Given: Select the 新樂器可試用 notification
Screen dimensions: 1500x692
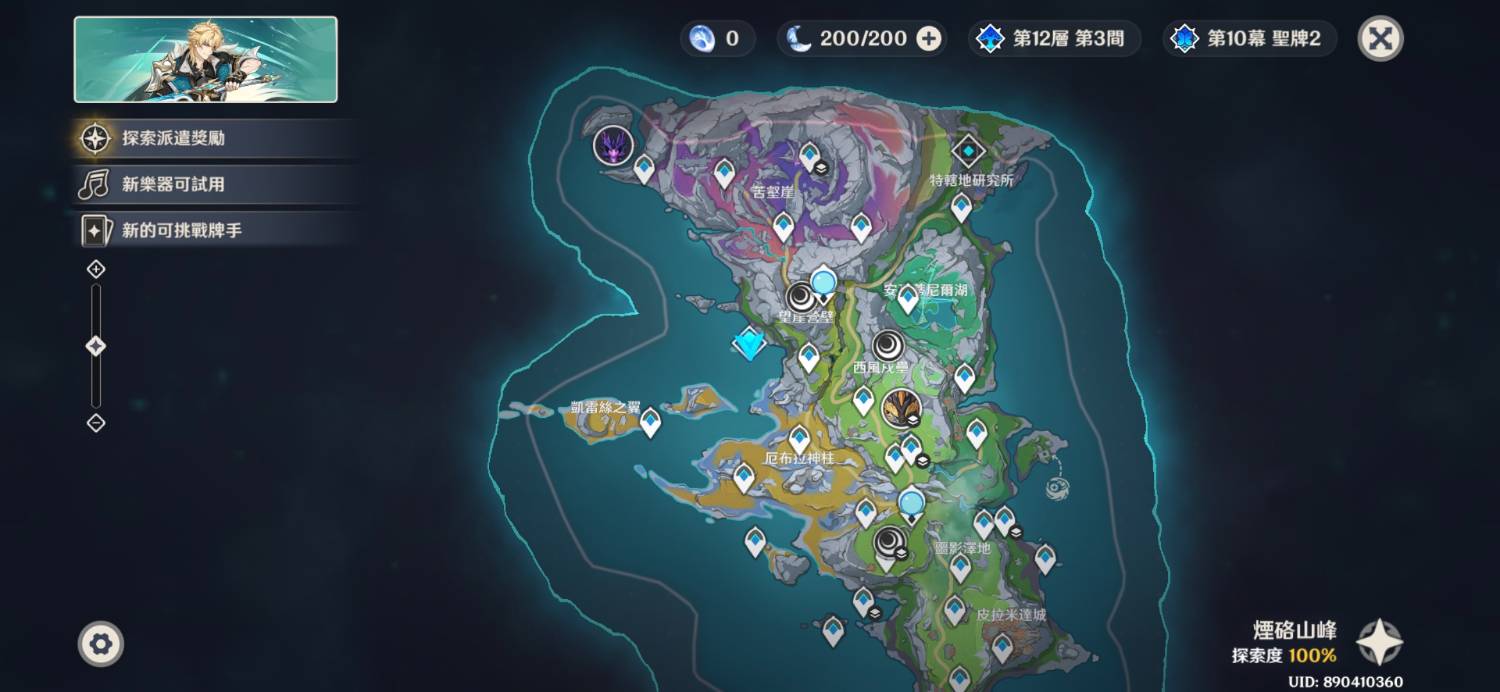Looking at the screenshot, I should 173,184.
